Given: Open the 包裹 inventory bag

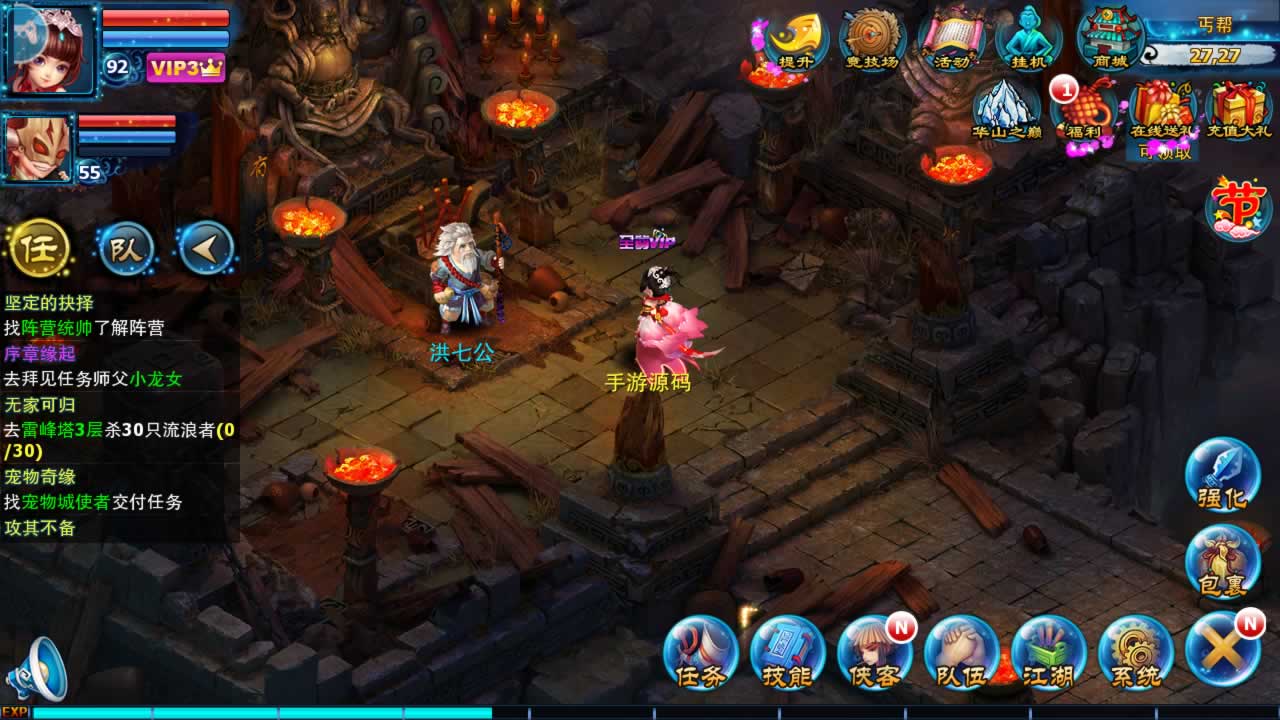Looking at the screenshot, I should 1222,561.
